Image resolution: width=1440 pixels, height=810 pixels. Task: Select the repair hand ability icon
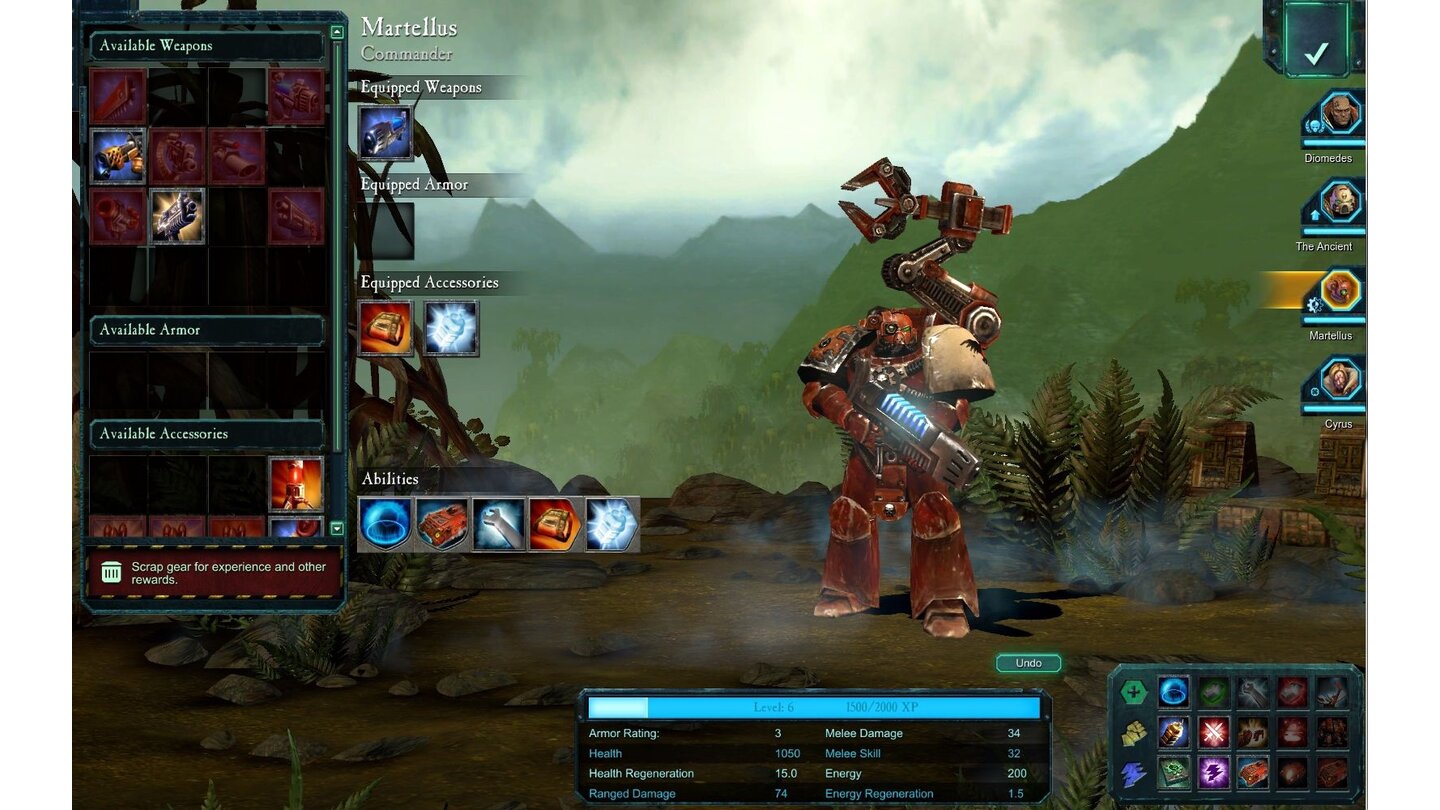(497, 522)
